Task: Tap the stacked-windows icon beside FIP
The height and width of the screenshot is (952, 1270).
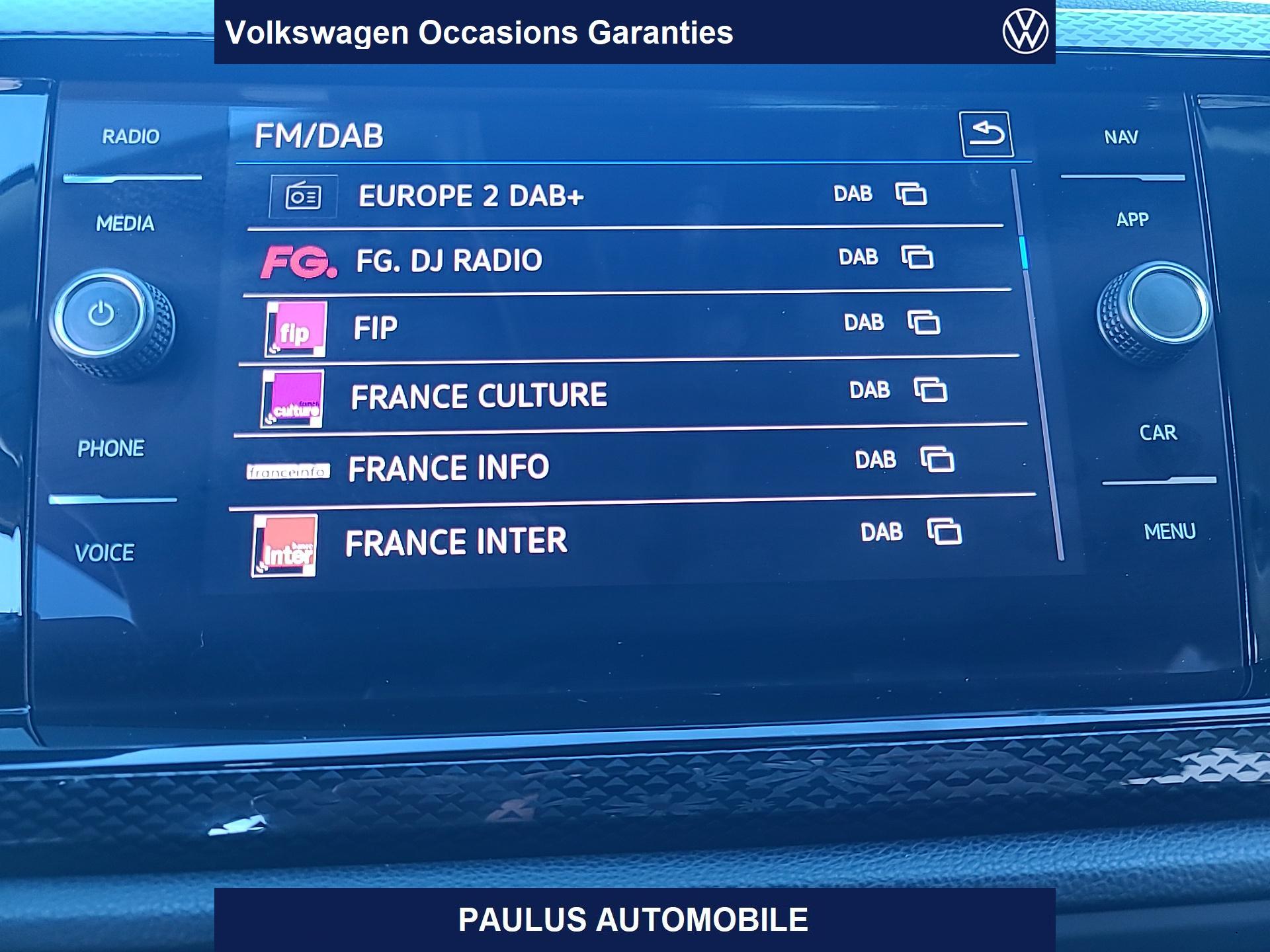Action: click(924, 323)
